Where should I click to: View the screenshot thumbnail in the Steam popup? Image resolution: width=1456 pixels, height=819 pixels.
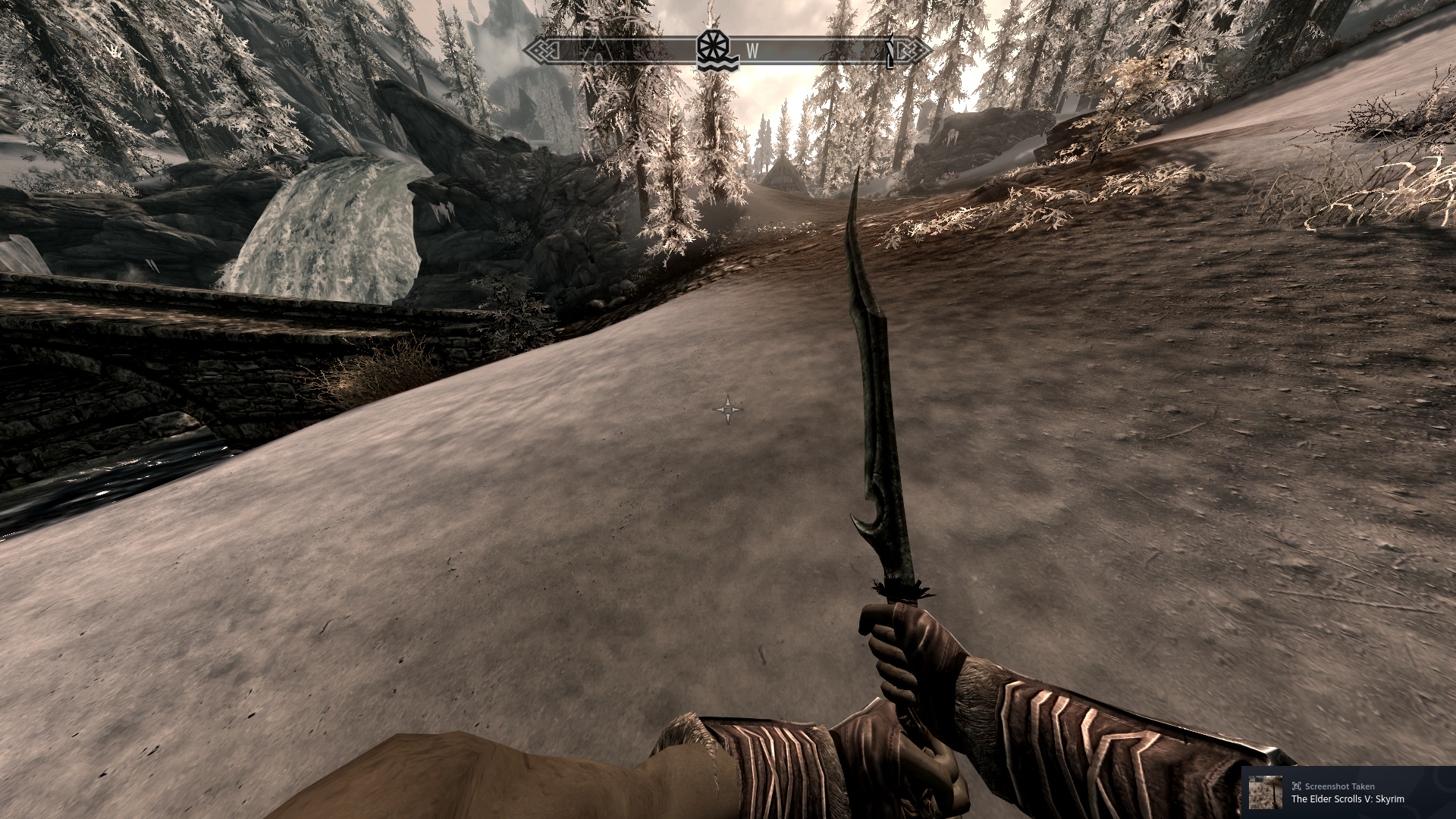(1266, 792)
